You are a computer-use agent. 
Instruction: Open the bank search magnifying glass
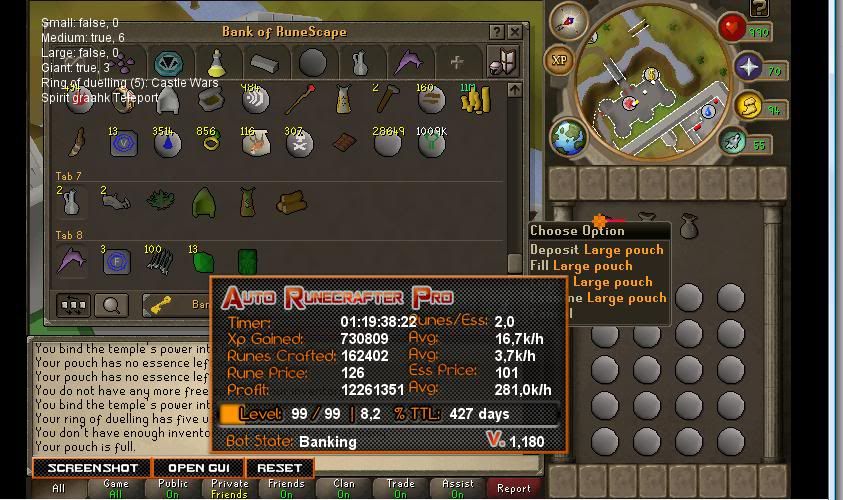coord(111,306)
